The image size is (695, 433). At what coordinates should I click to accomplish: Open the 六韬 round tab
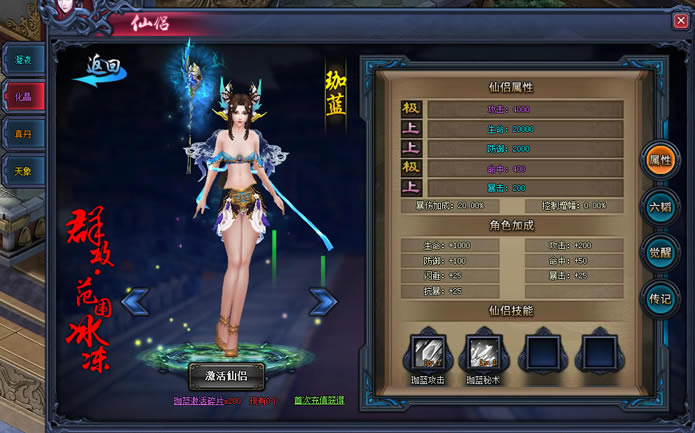coord(660,205)
